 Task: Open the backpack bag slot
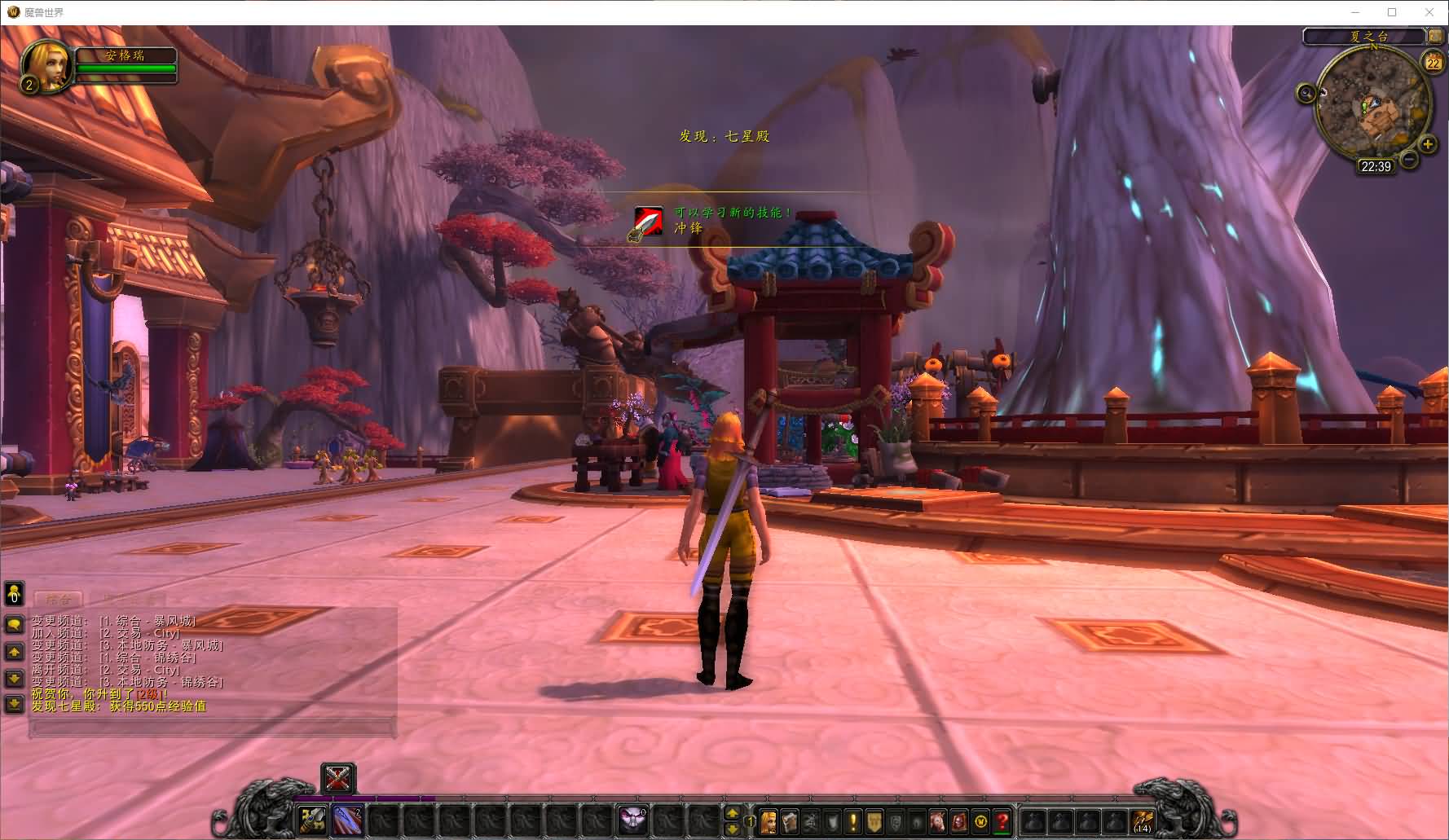1143,821
